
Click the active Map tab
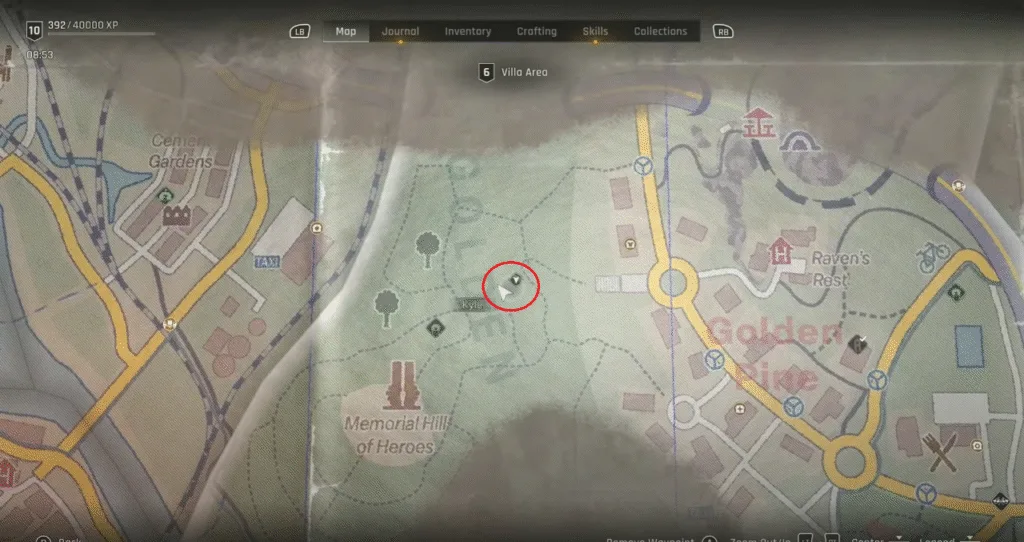tap(346, 31)
